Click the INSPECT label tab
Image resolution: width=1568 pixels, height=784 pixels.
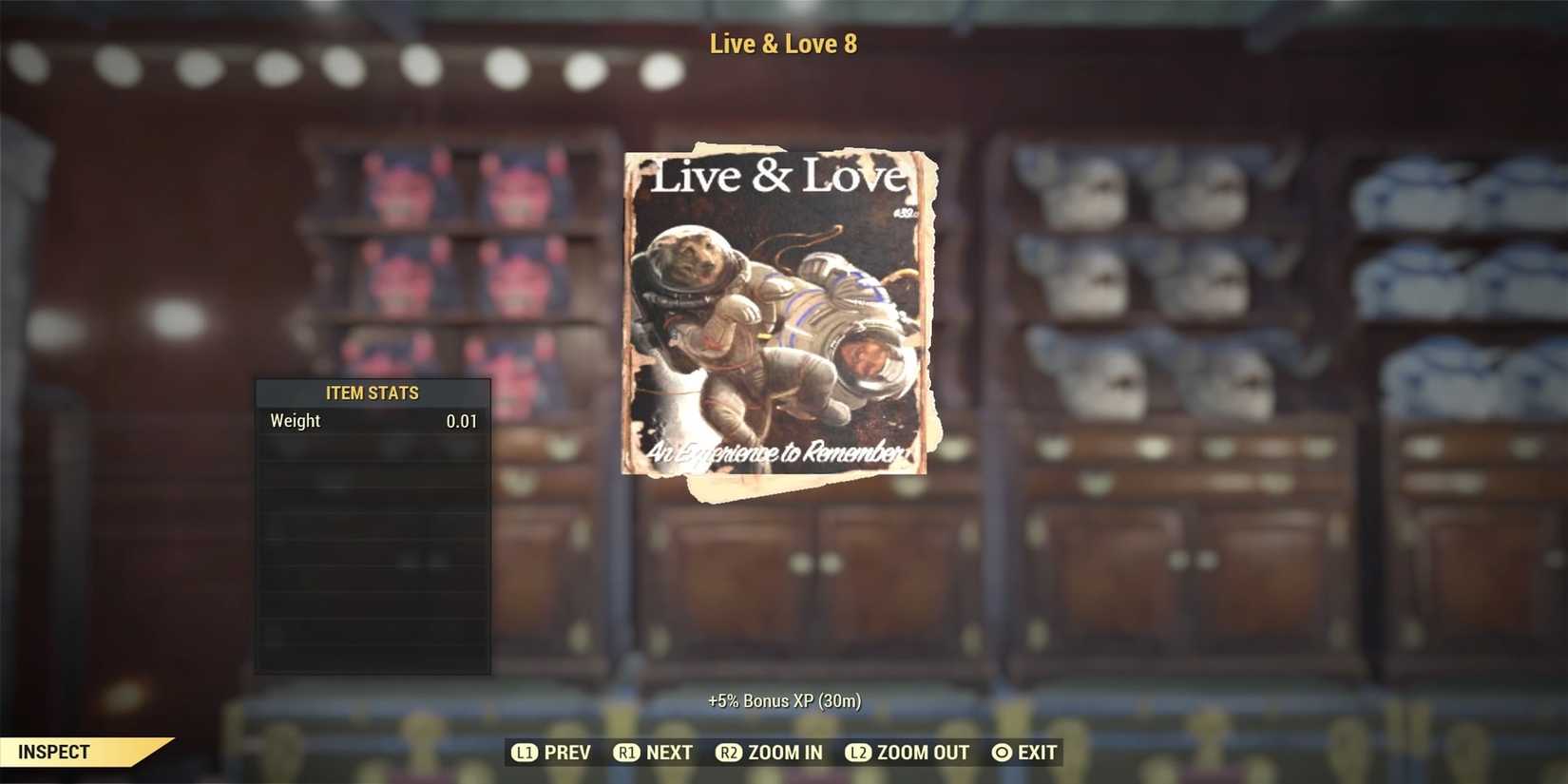(55, 752)
